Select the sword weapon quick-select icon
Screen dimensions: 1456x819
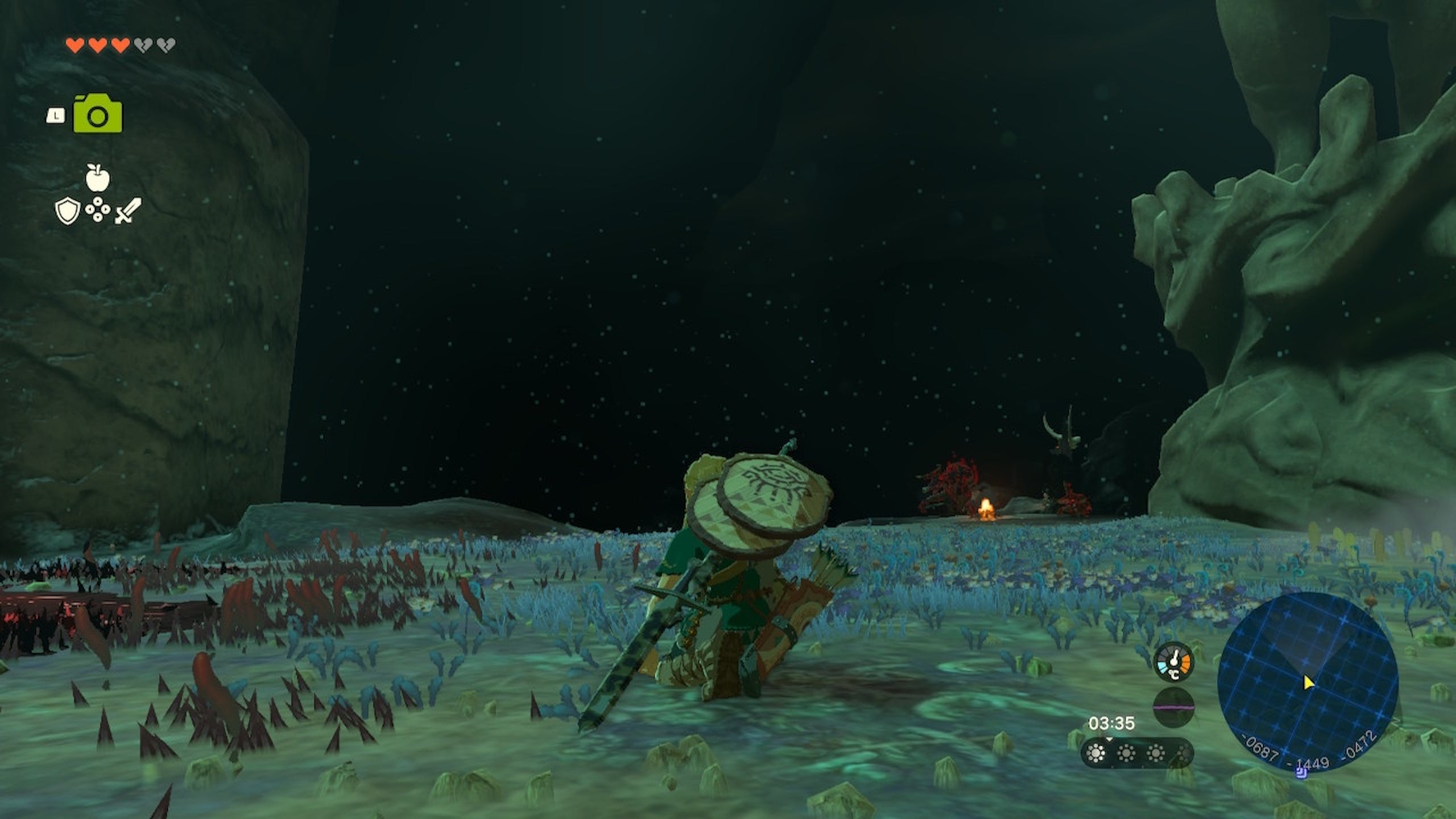(129, 212)
